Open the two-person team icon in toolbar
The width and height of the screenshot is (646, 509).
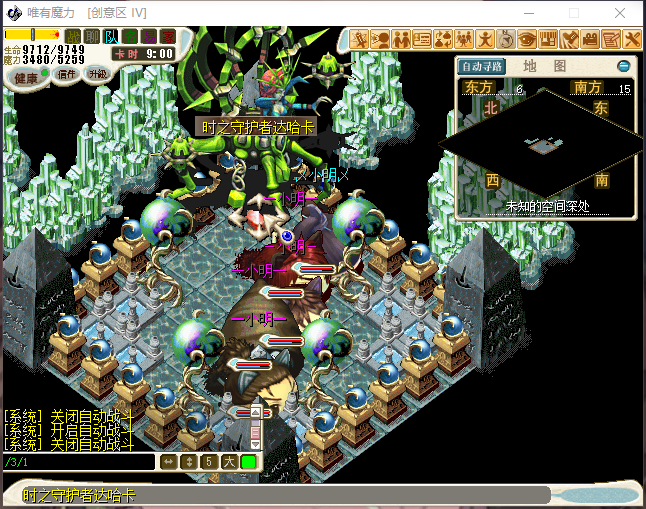pos(400,40)
